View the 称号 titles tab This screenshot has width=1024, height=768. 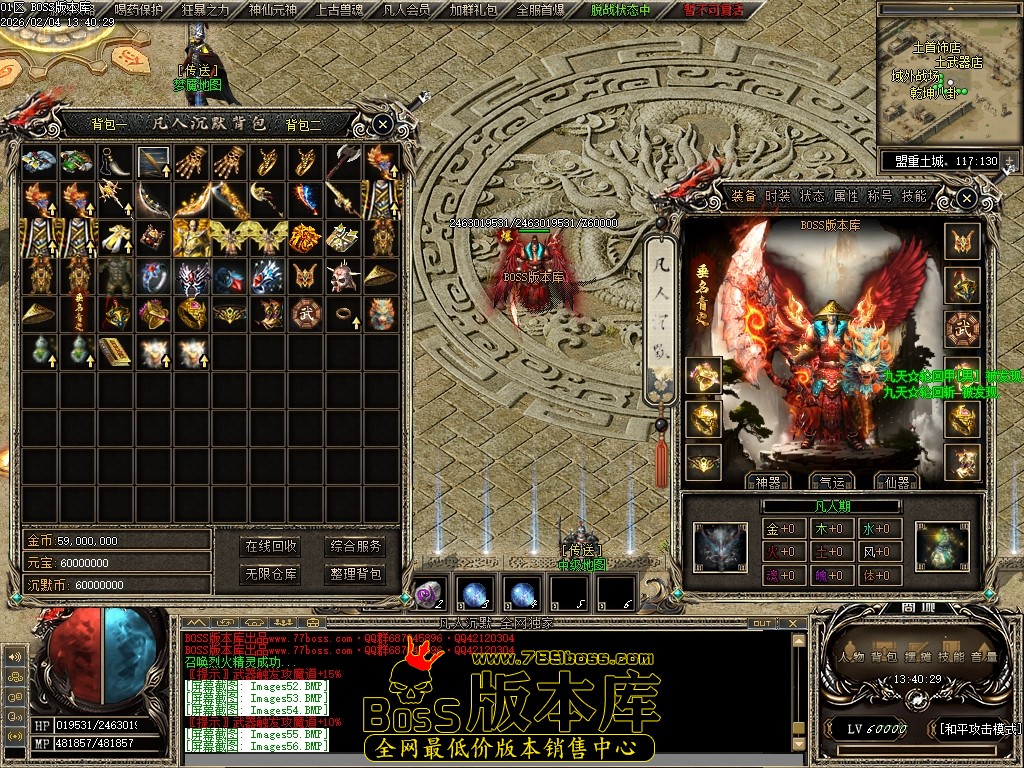(x=880, y=196)
